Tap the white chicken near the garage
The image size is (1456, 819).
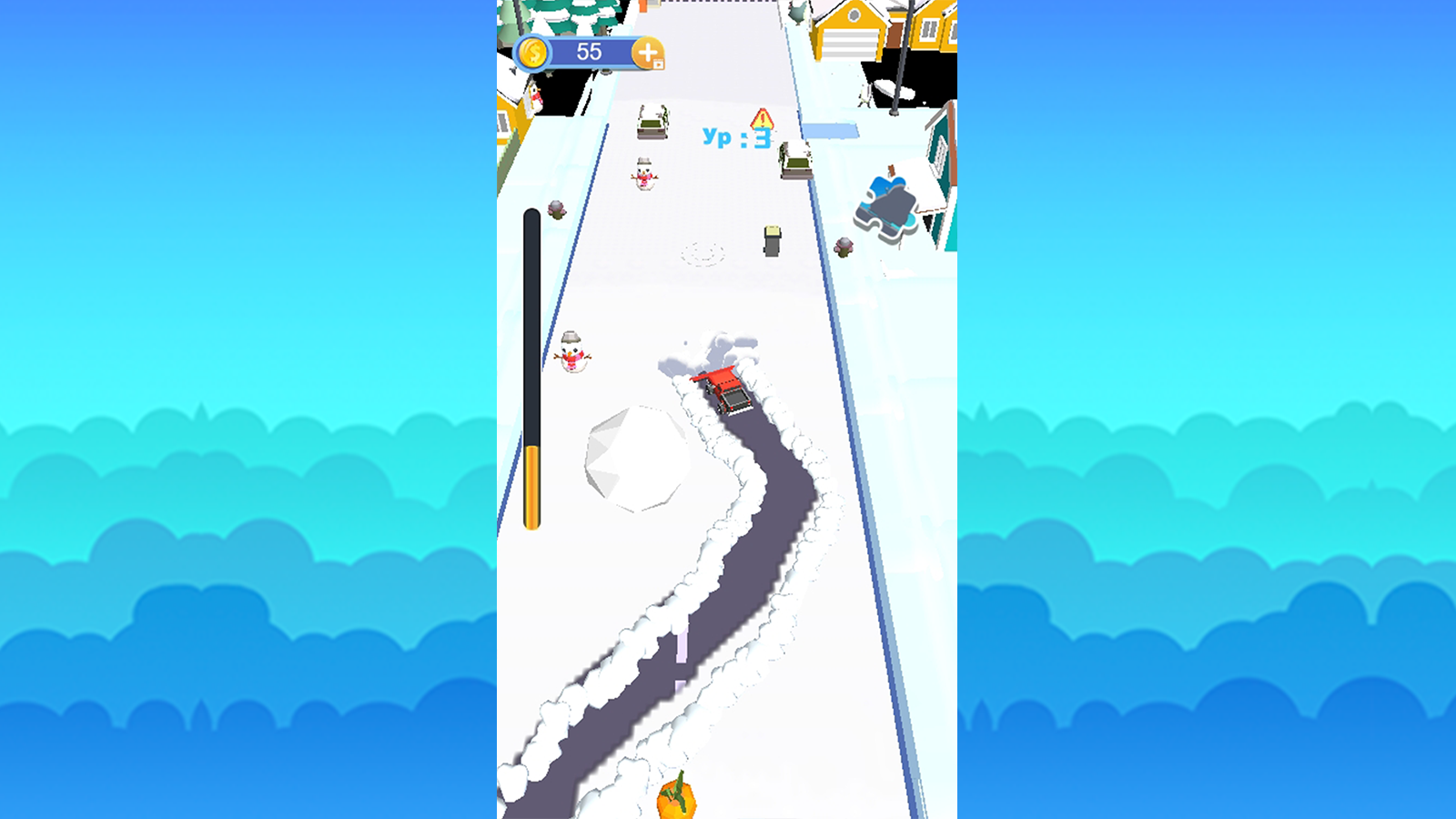(x=796, y=15)
